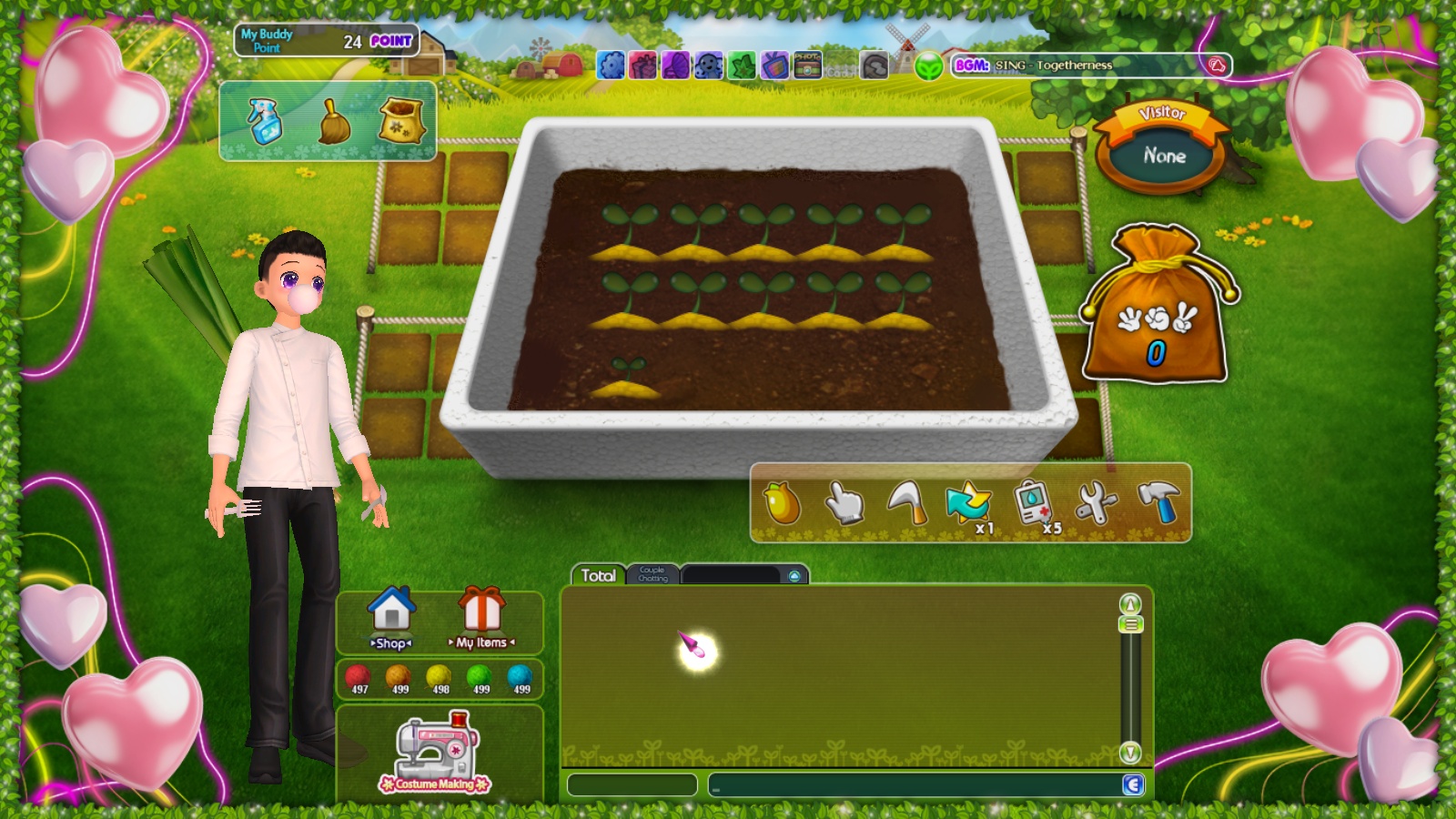
Task: Open the blue gear settings icon
Action: (611, 66)
